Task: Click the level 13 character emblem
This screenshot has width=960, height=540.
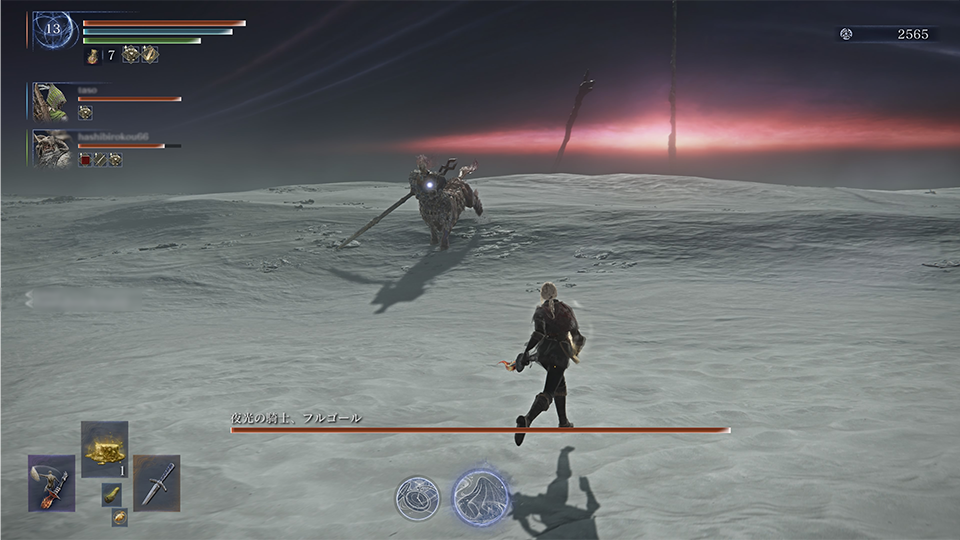Action: coord(54,30)
